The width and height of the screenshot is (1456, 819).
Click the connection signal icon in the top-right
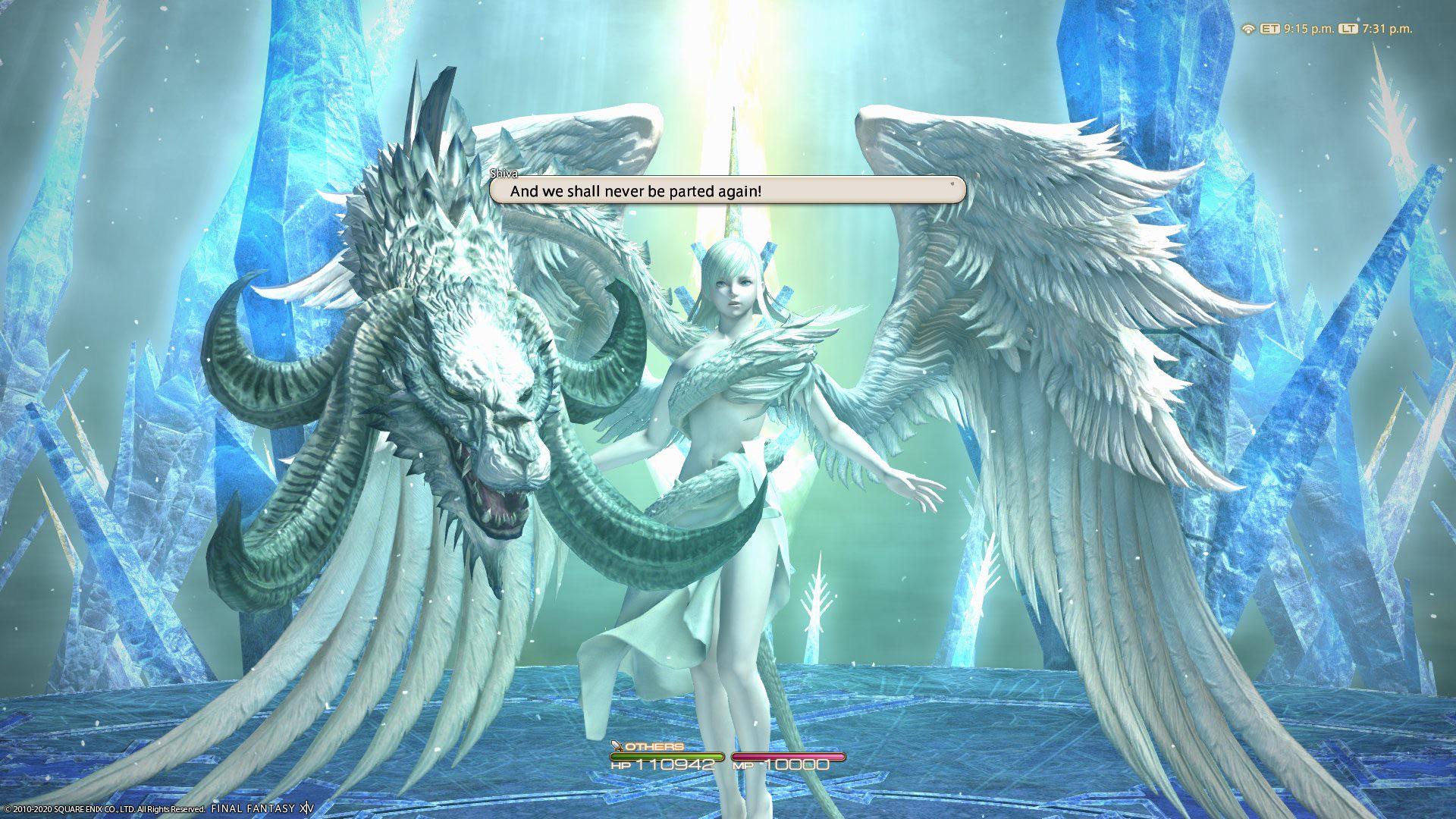(x=1248, y=28)
